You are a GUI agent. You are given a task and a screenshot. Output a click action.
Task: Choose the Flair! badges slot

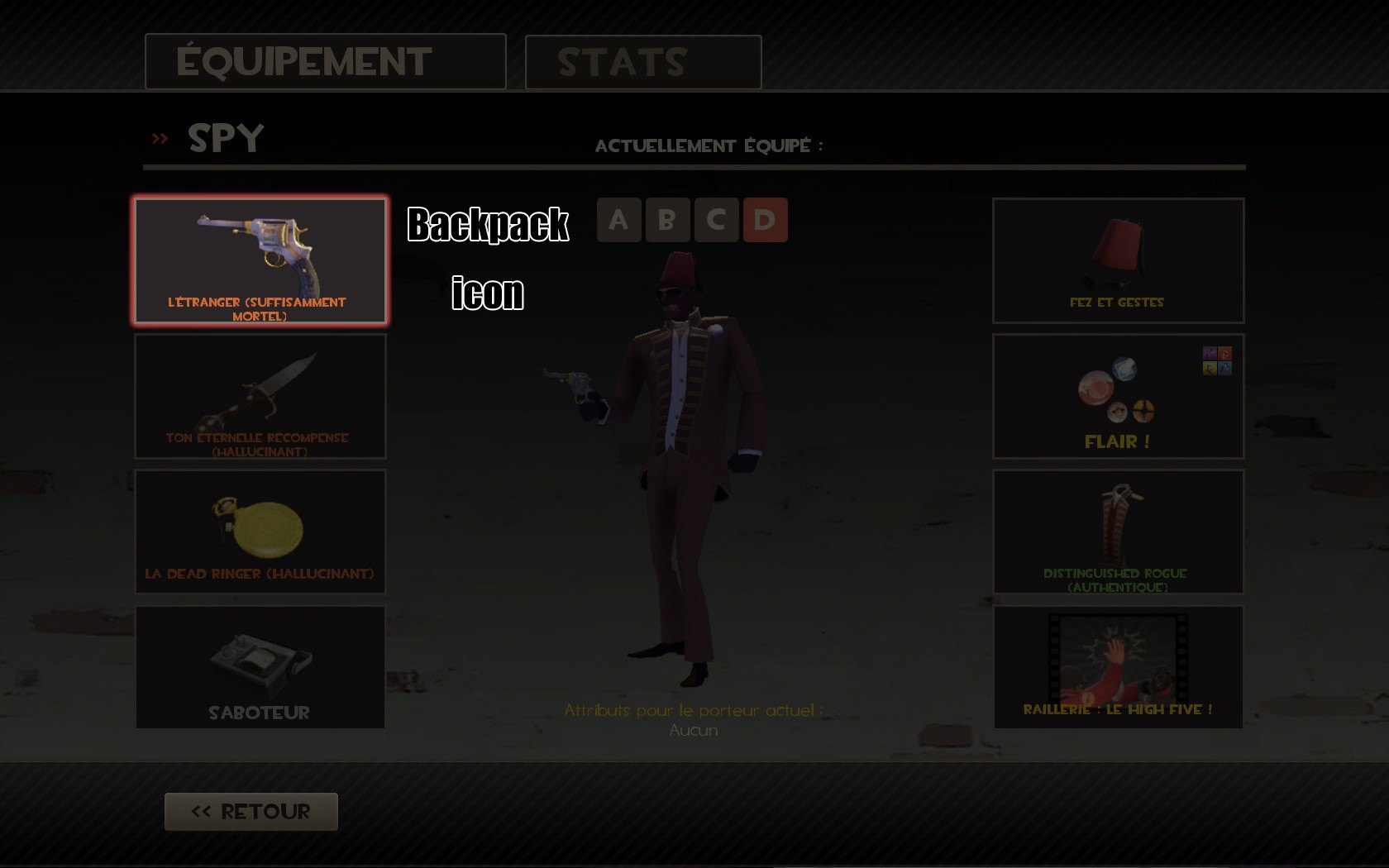click(x=1118, y=397)
